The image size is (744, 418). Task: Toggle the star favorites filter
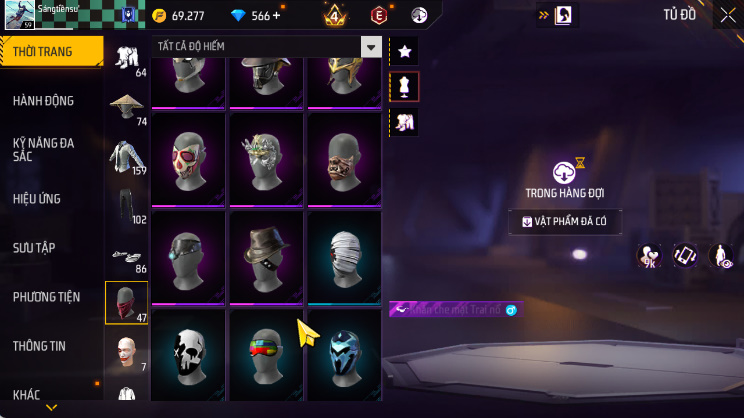click(404, 51)
